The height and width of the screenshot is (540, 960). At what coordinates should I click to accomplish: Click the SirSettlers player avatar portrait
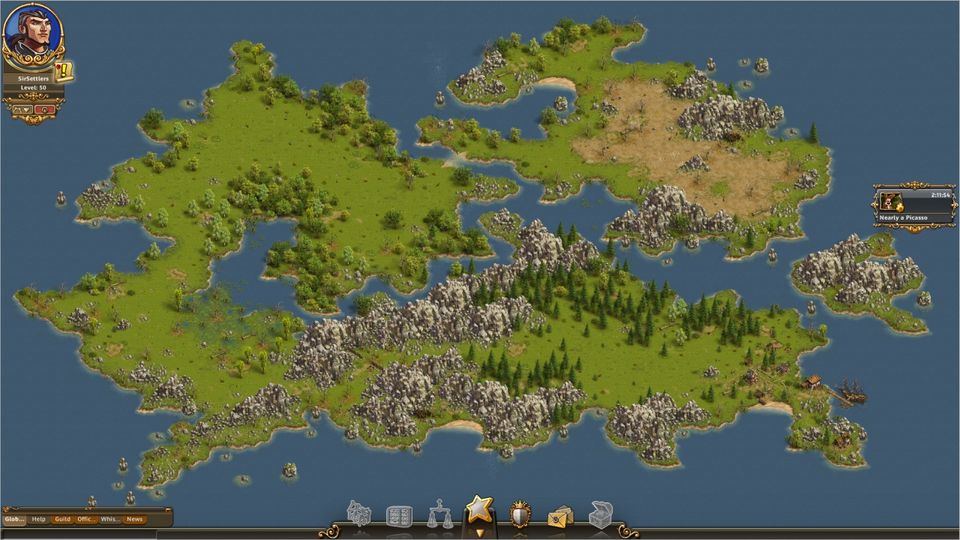32,32
